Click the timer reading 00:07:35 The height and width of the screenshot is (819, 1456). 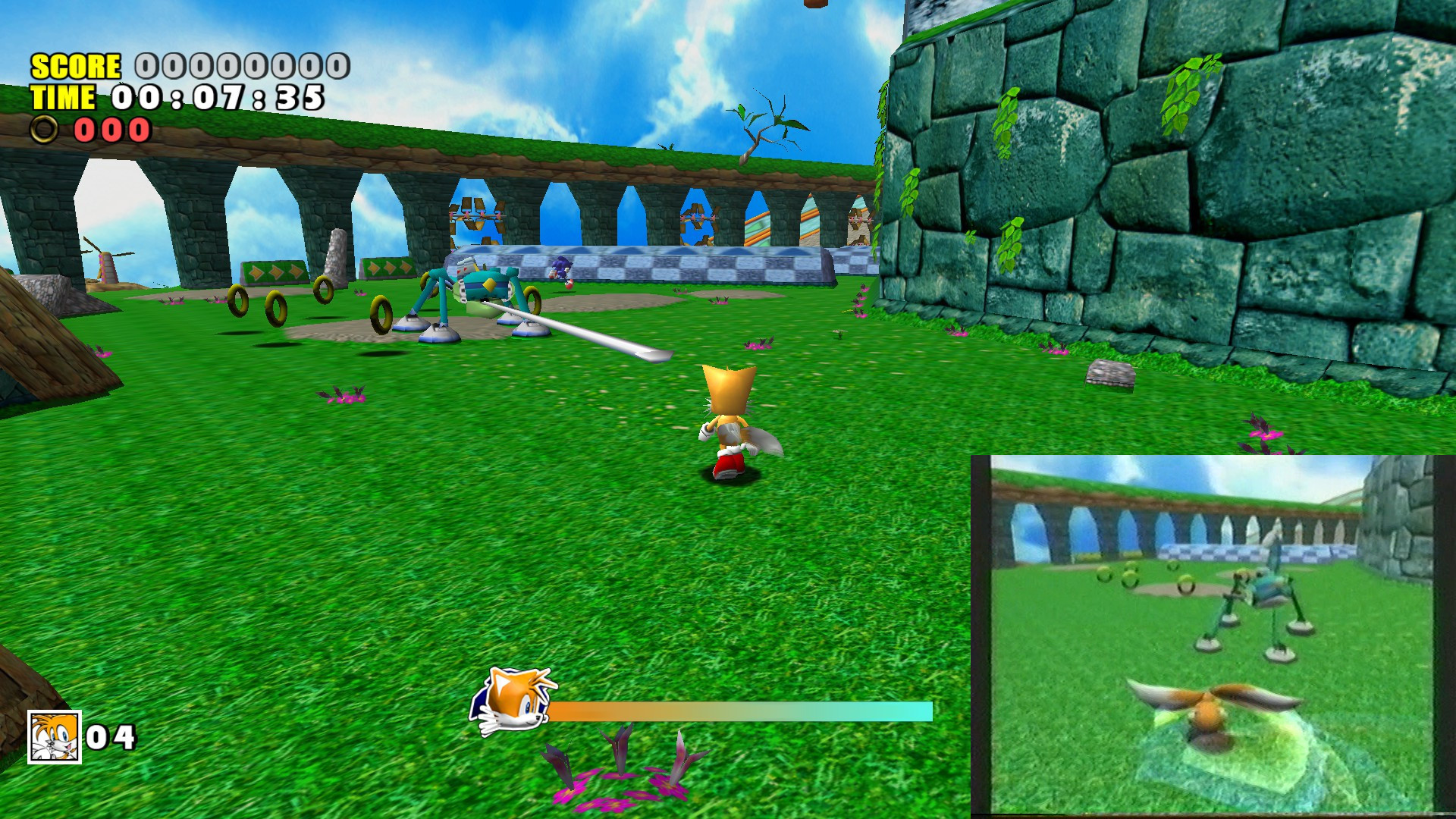(216, 97)
